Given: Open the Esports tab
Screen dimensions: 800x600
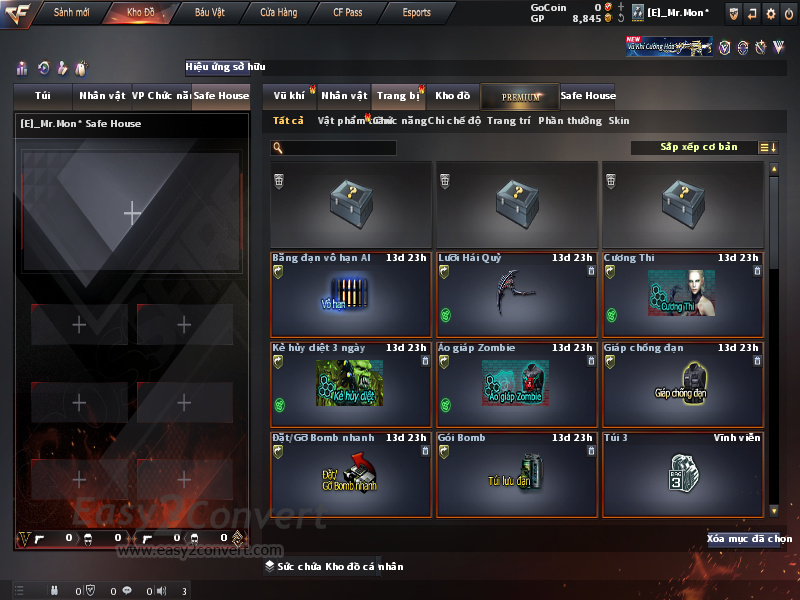Looking at the screenshot, I should click(416, 13).
